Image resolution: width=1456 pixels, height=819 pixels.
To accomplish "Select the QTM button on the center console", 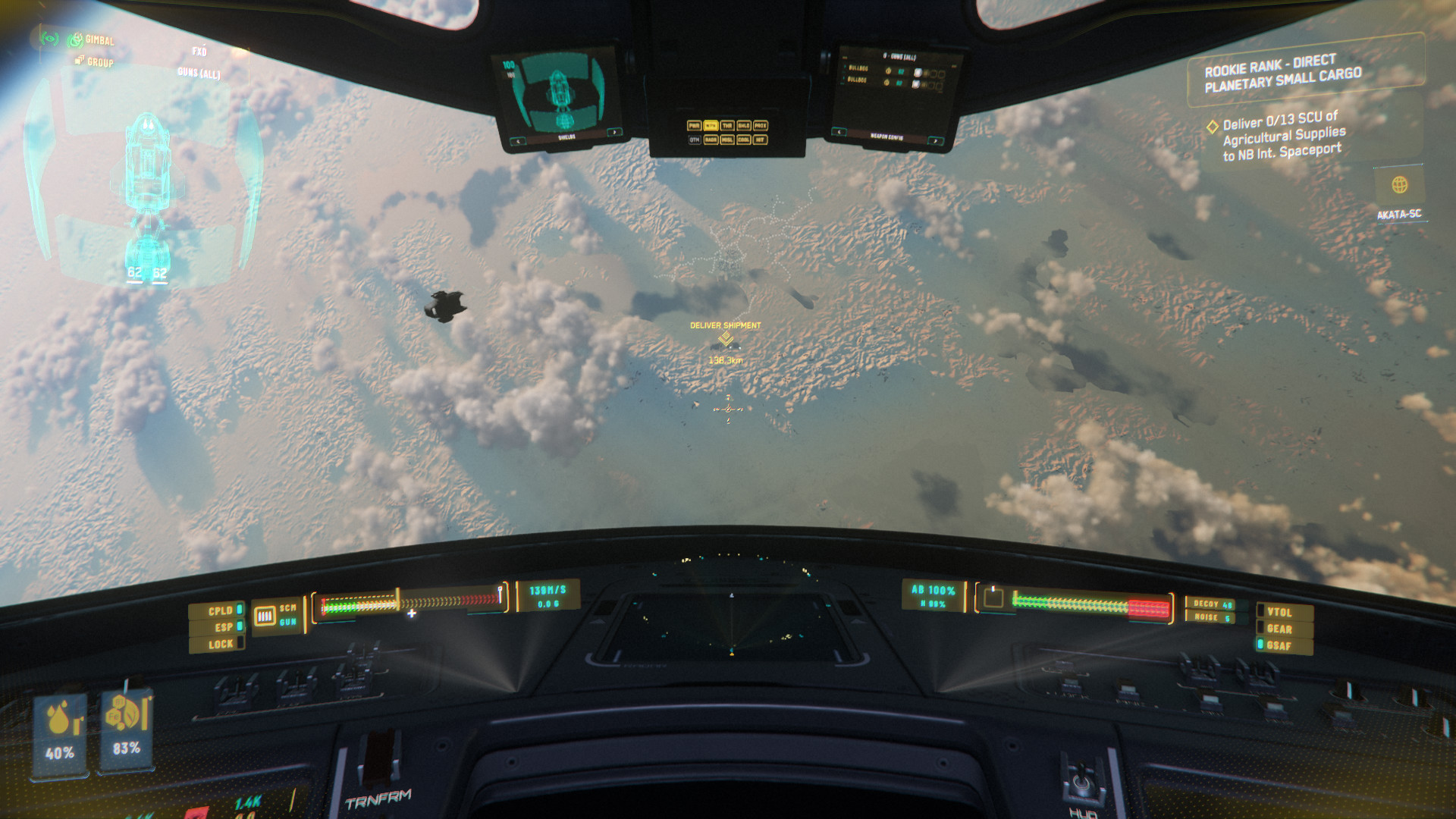I will [694, 140].
